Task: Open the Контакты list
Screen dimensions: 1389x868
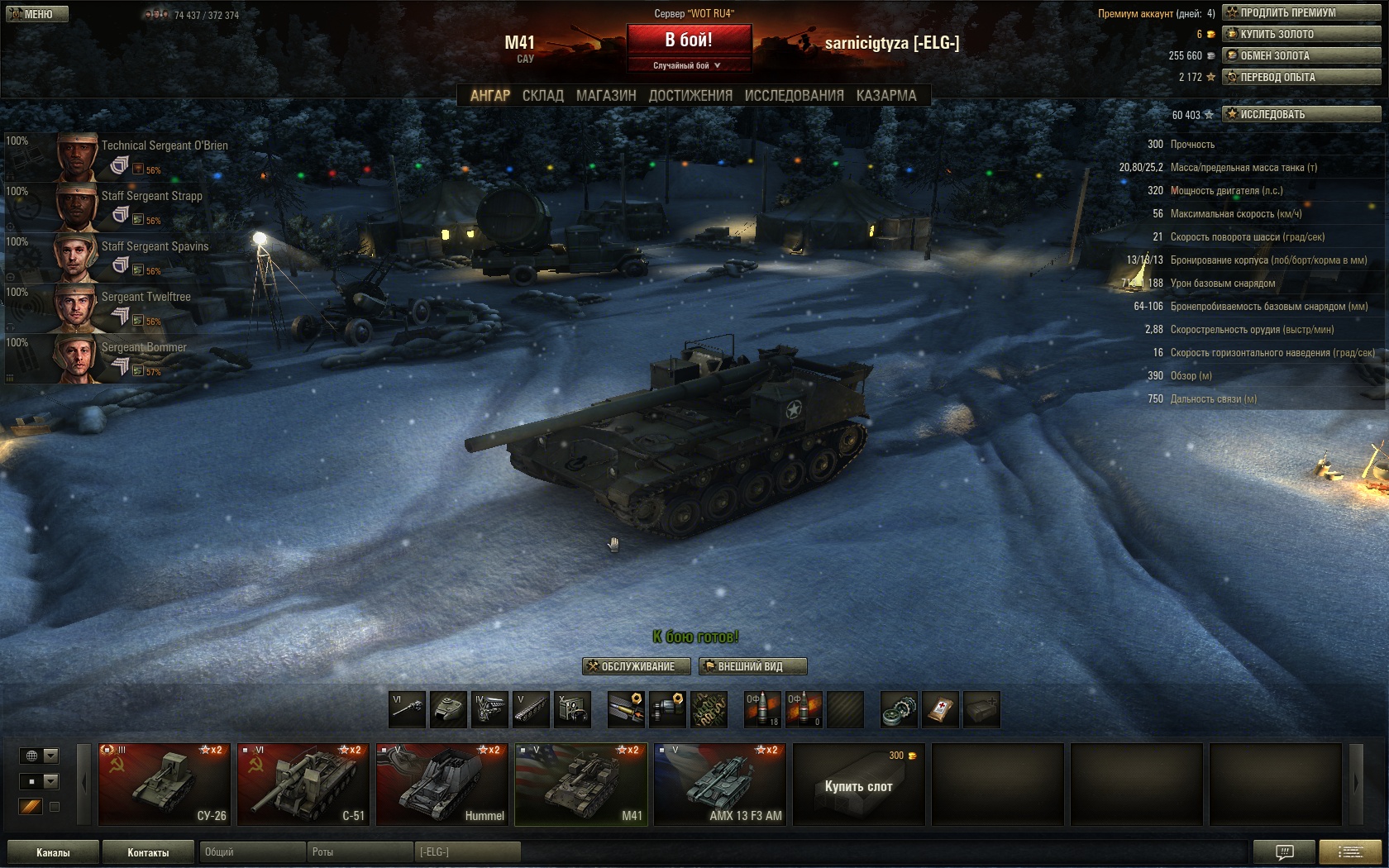Action: click(148, 852)
